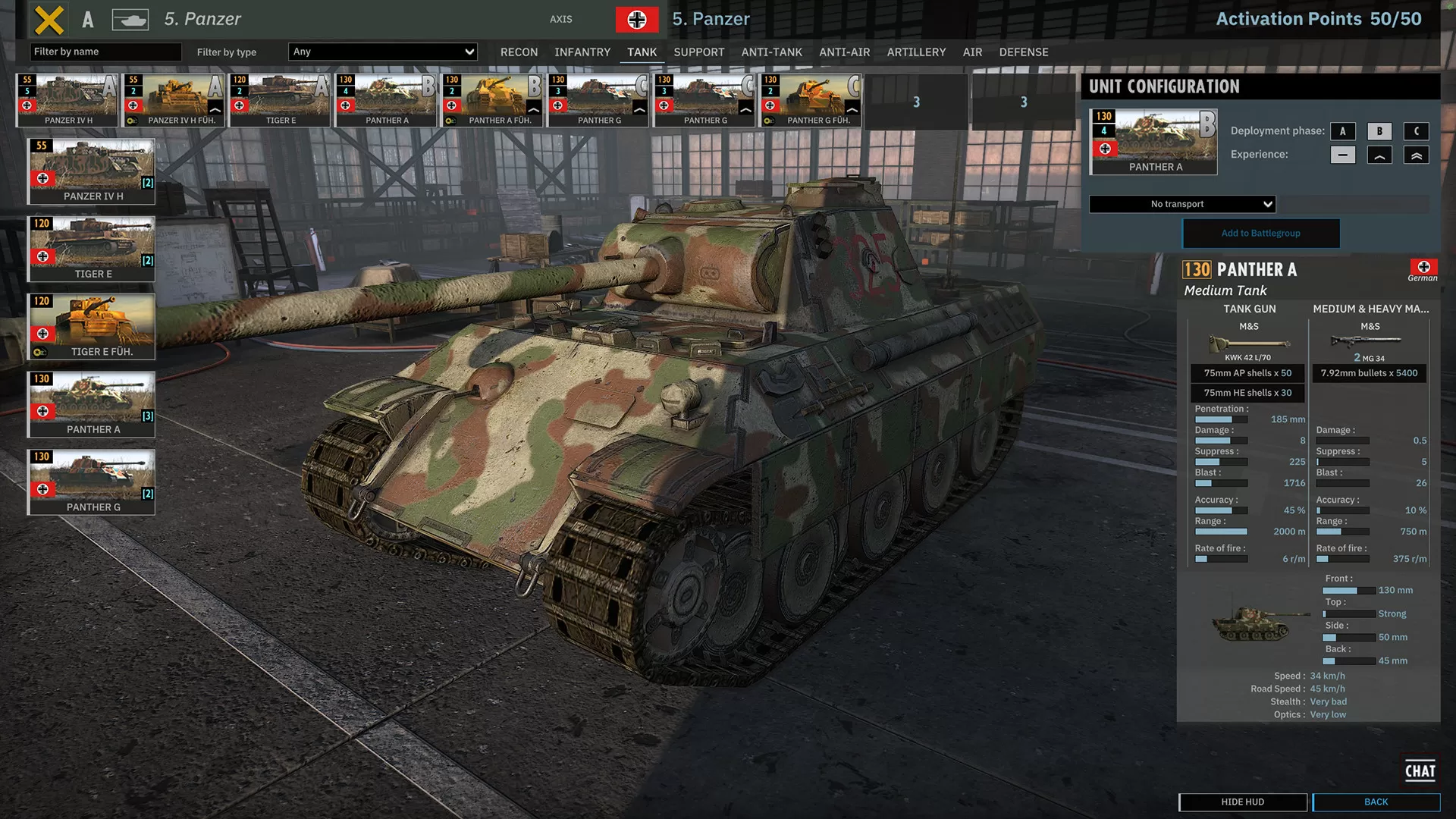Set deployment phase to C
This screenshot has height=819, width=1456.
[x=1416, y=130]
